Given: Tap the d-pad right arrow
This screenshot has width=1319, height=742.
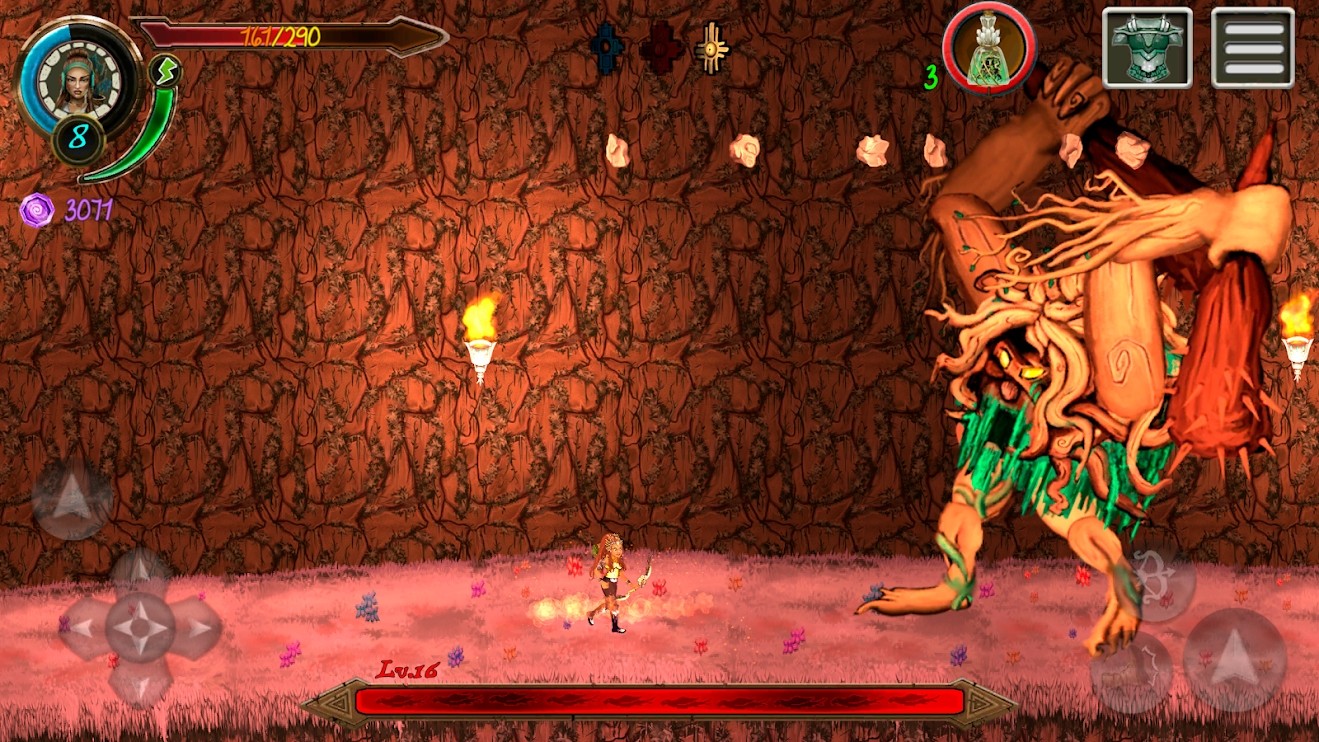Looking at the screenshot, I should pyautogui.click(x=197, y=629).
